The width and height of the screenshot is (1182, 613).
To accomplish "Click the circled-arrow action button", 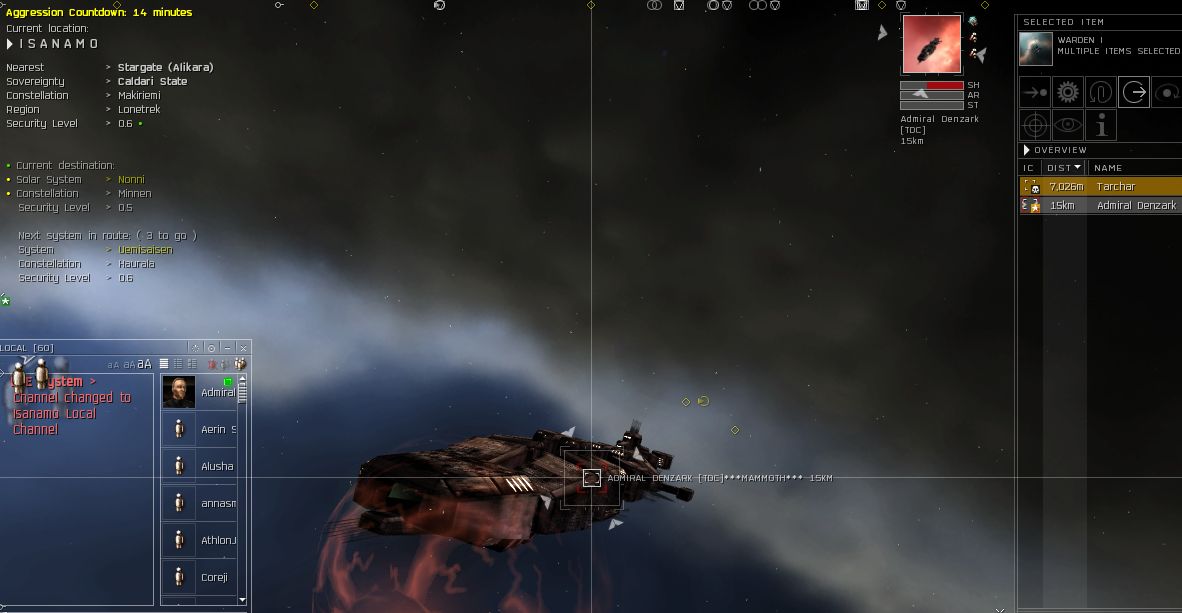I will point(1134,93).
